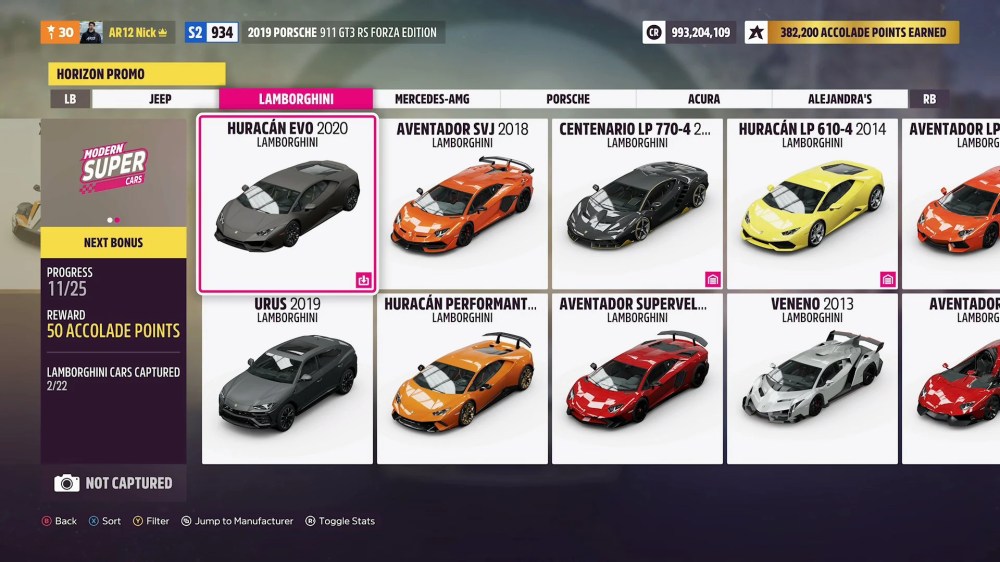Select the Centenario LP 770-4 tile
The image size is (1000, 562).
[x=637, y=204]
